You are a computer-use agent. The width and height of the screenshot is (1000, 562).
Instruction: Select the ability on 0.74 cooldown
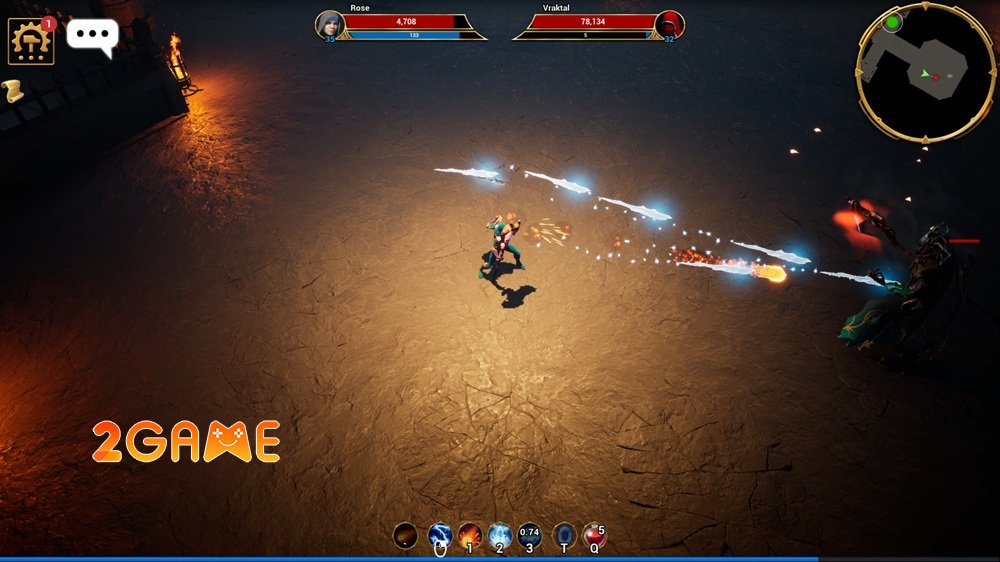point(530,535)
